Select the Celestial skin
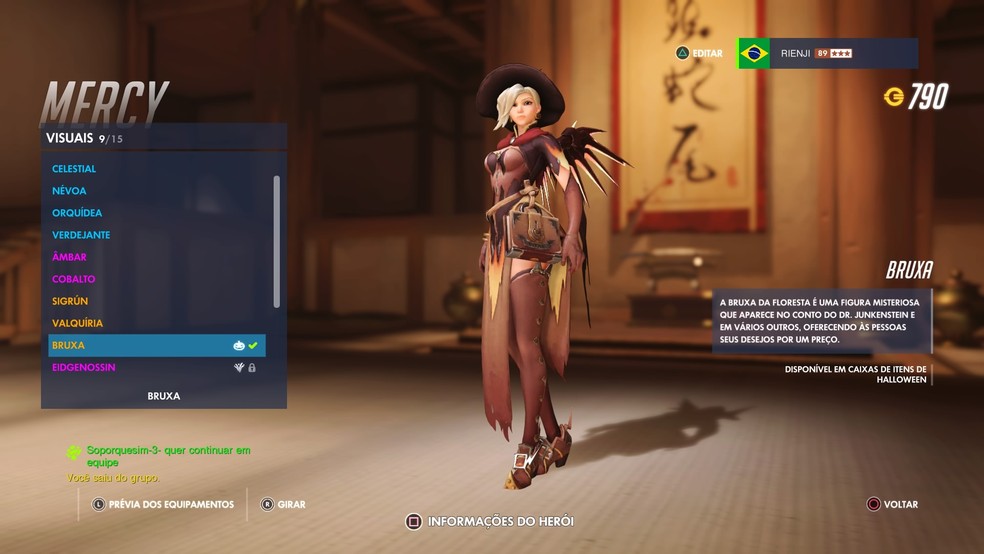This screenshot has width=984, height=554. click(75, 169)
